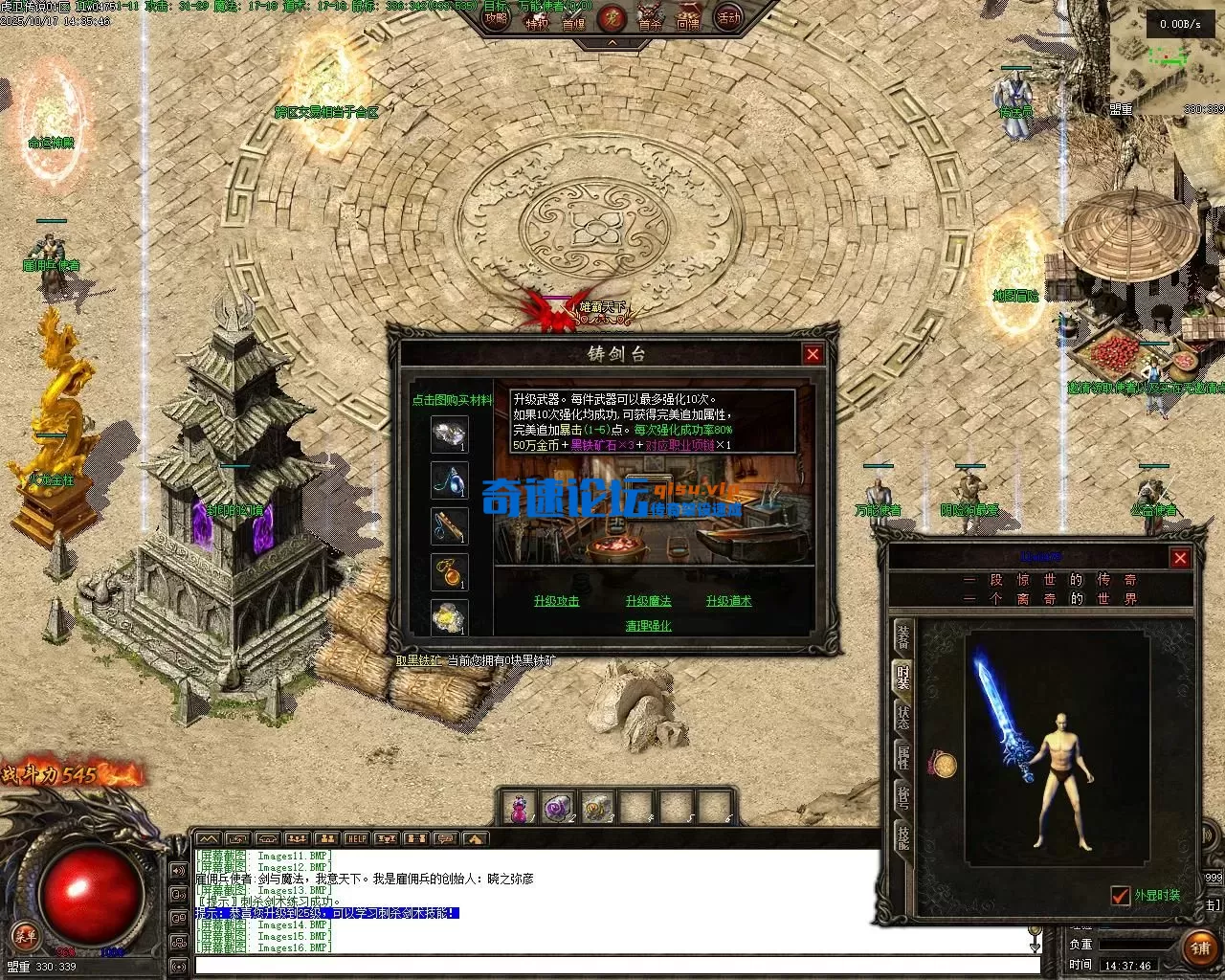1225x980 pixels.
Task: Choose 升级攻击 upgrade option
Action: coord(556,601)
